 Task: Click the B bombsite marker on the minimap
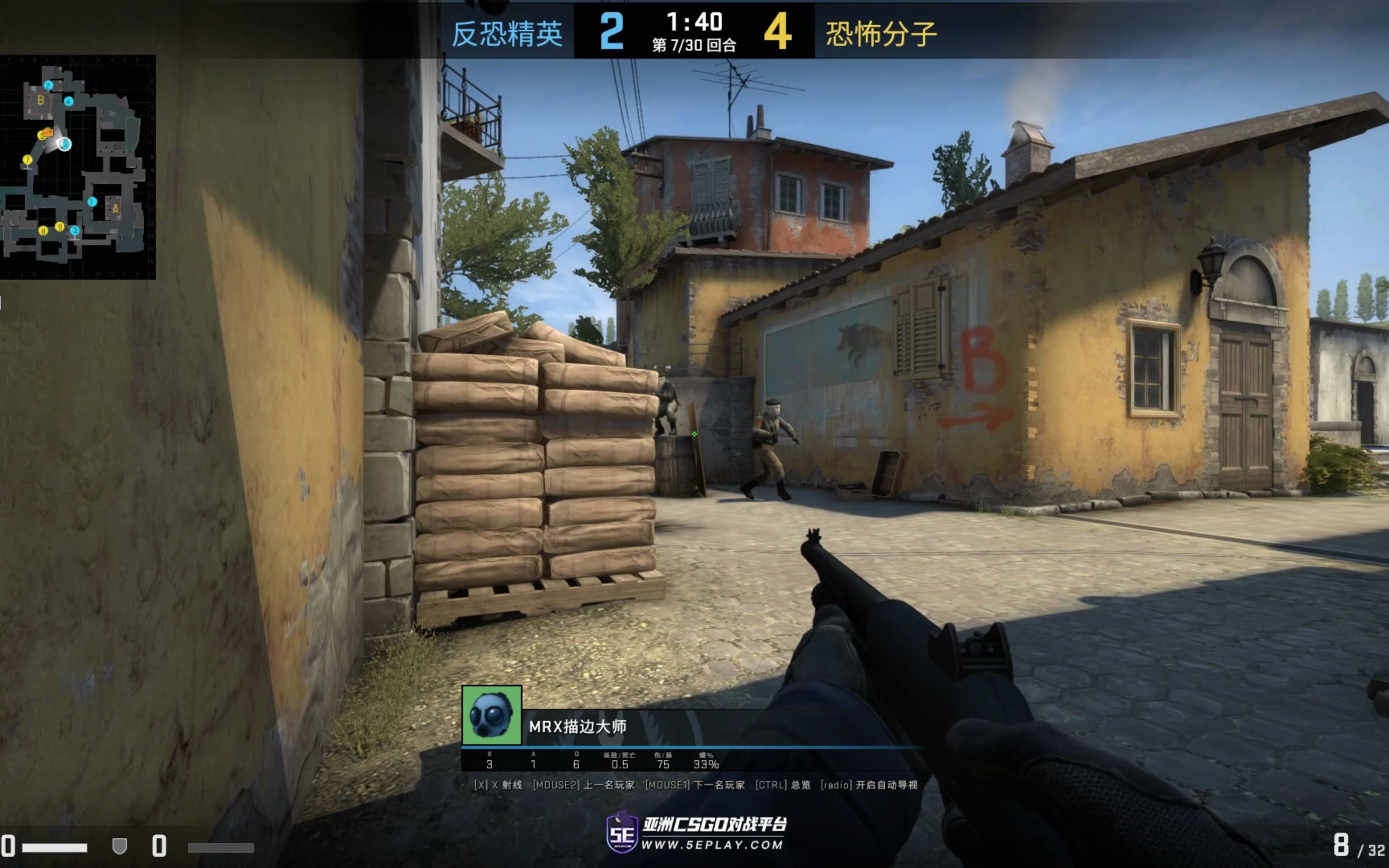(x=41, y=100)
